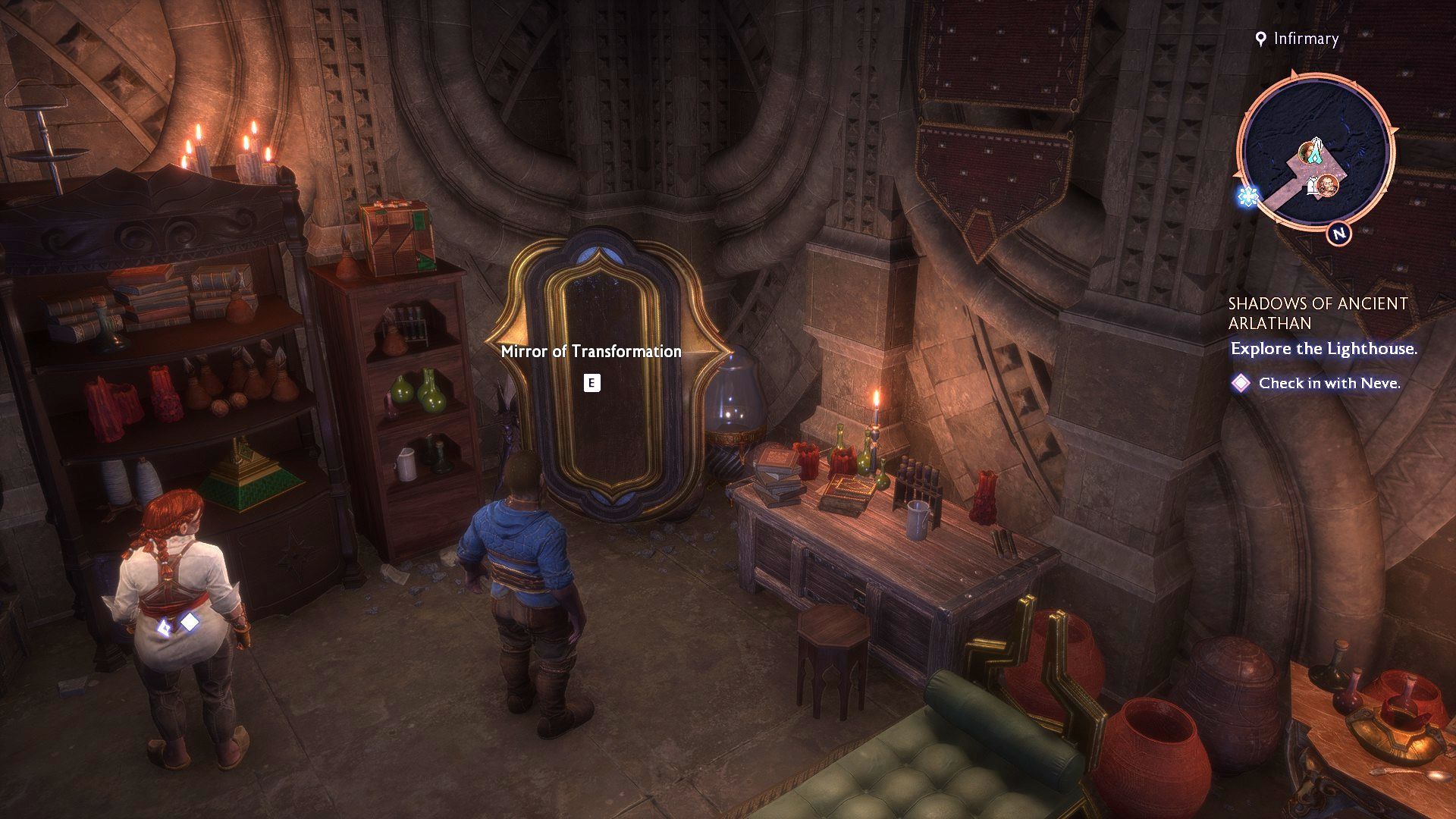Image resolution: width=1456 pixels, height=819 pixels.
Task: Open the circular minimap
Action: [x=1313, y=150]
